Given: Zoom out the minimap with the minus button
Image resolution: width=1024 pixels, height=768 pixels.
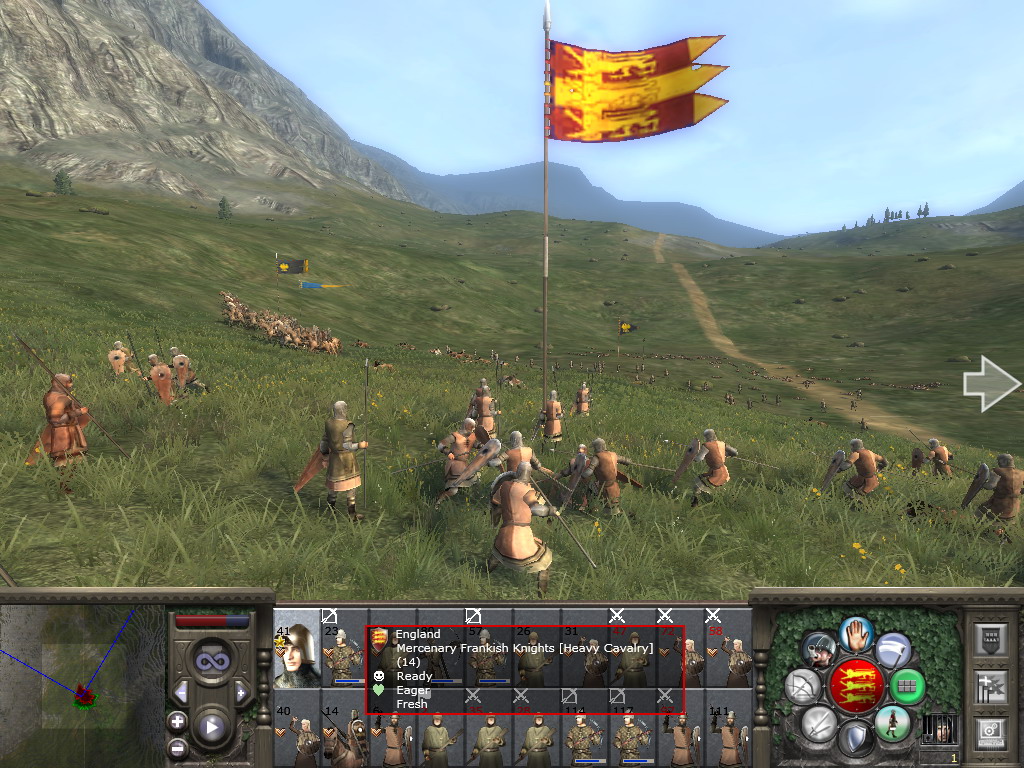Looking at the screenshot, I should pyautogui.click(x=177, y=747).
